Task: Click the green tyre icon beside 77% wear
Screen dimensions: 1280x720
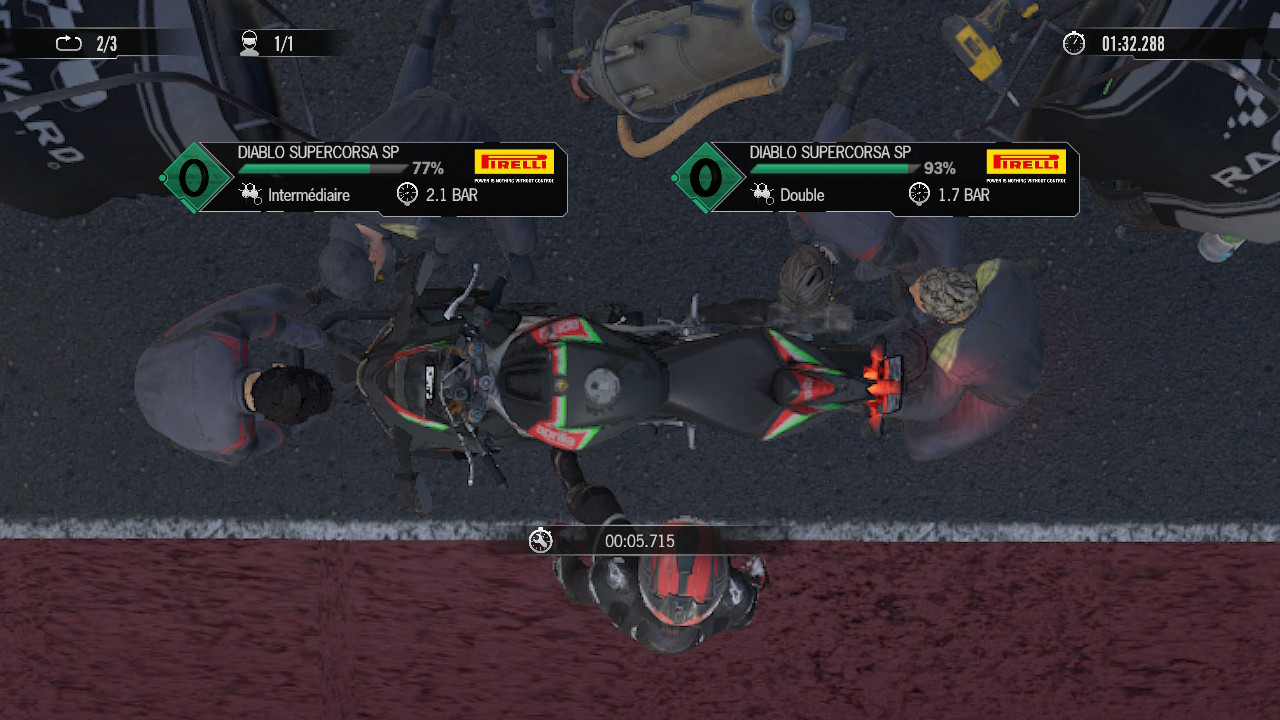Action: coord(194,178)
